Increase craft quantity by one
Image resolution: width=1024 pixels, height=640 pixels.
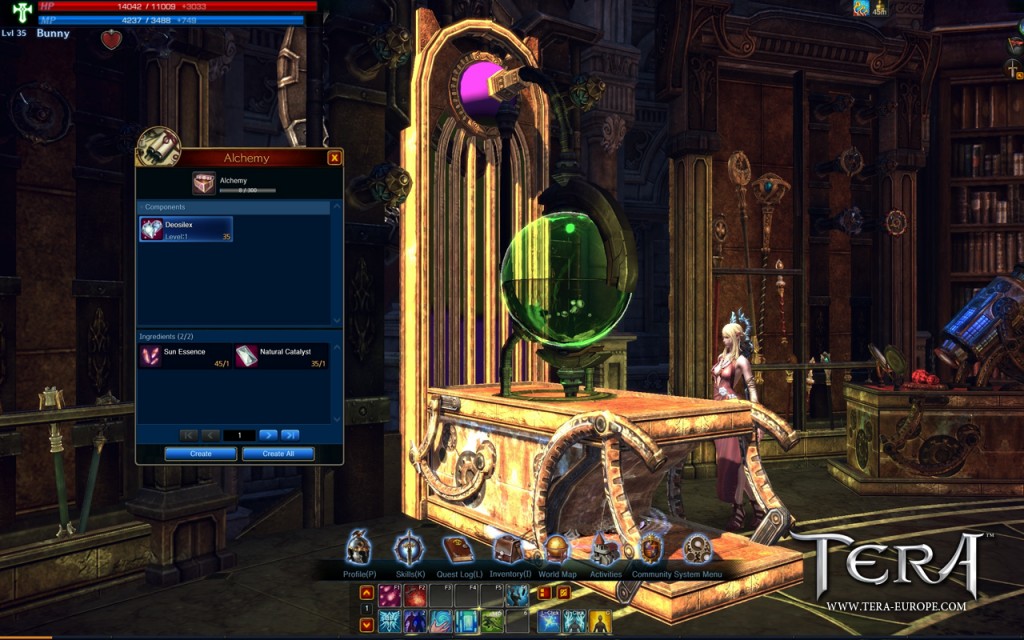268,435
